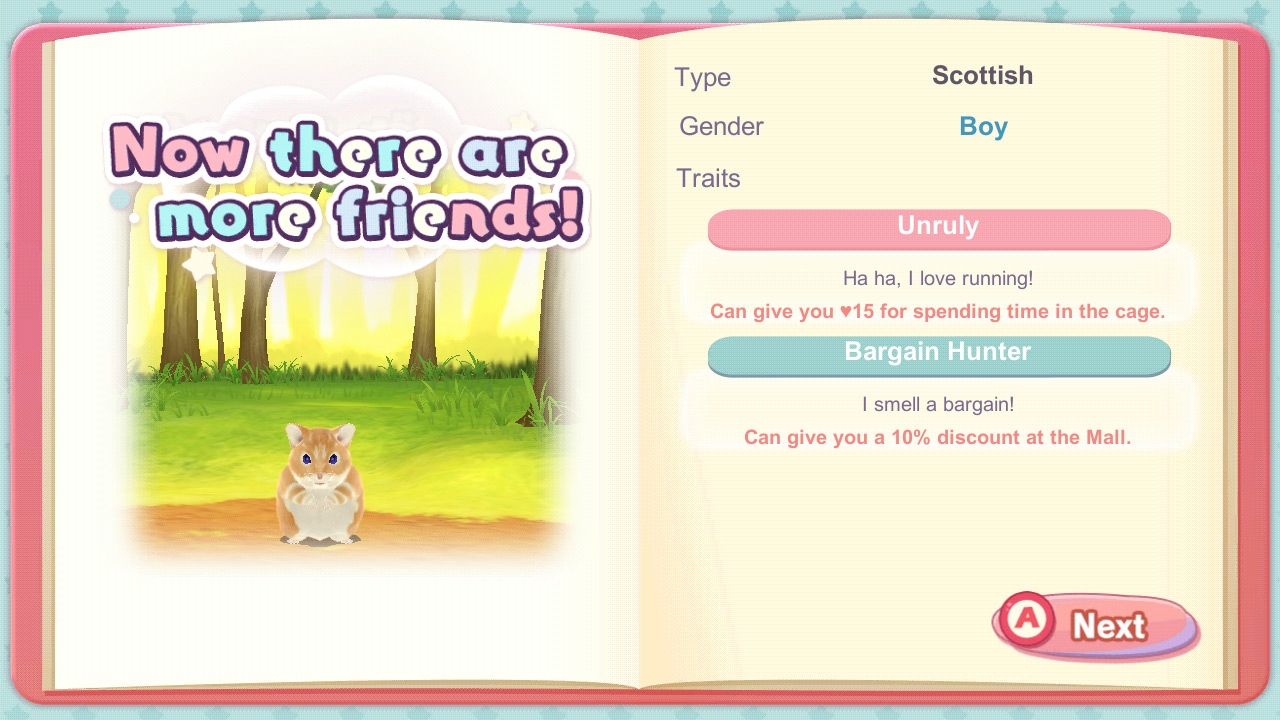Open the Scottish type entry
1280x720 pixels.
[983, 76]
